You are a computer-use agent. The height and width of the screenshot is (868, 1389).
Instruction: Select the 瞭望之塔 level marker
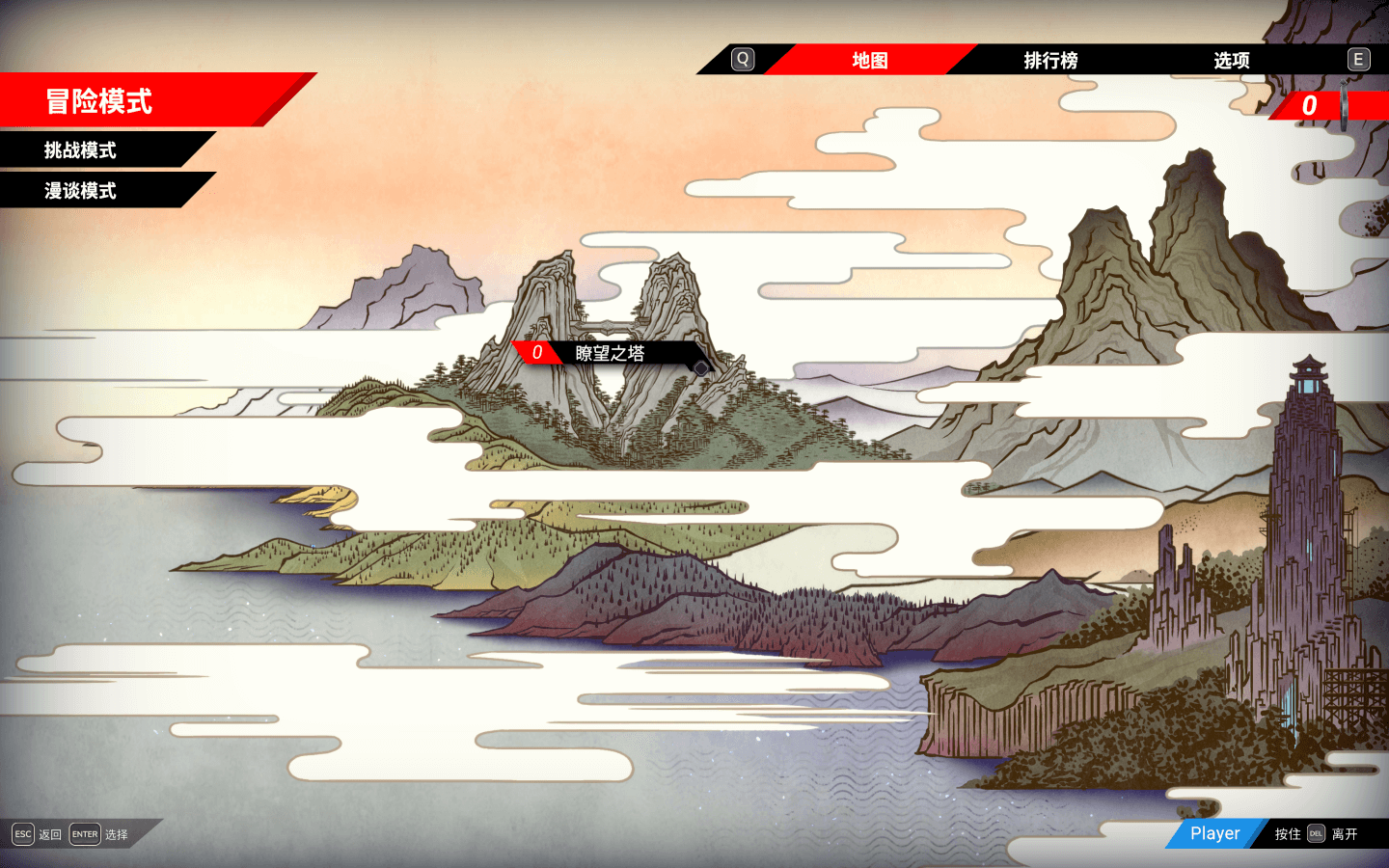[x=610, y=353]
